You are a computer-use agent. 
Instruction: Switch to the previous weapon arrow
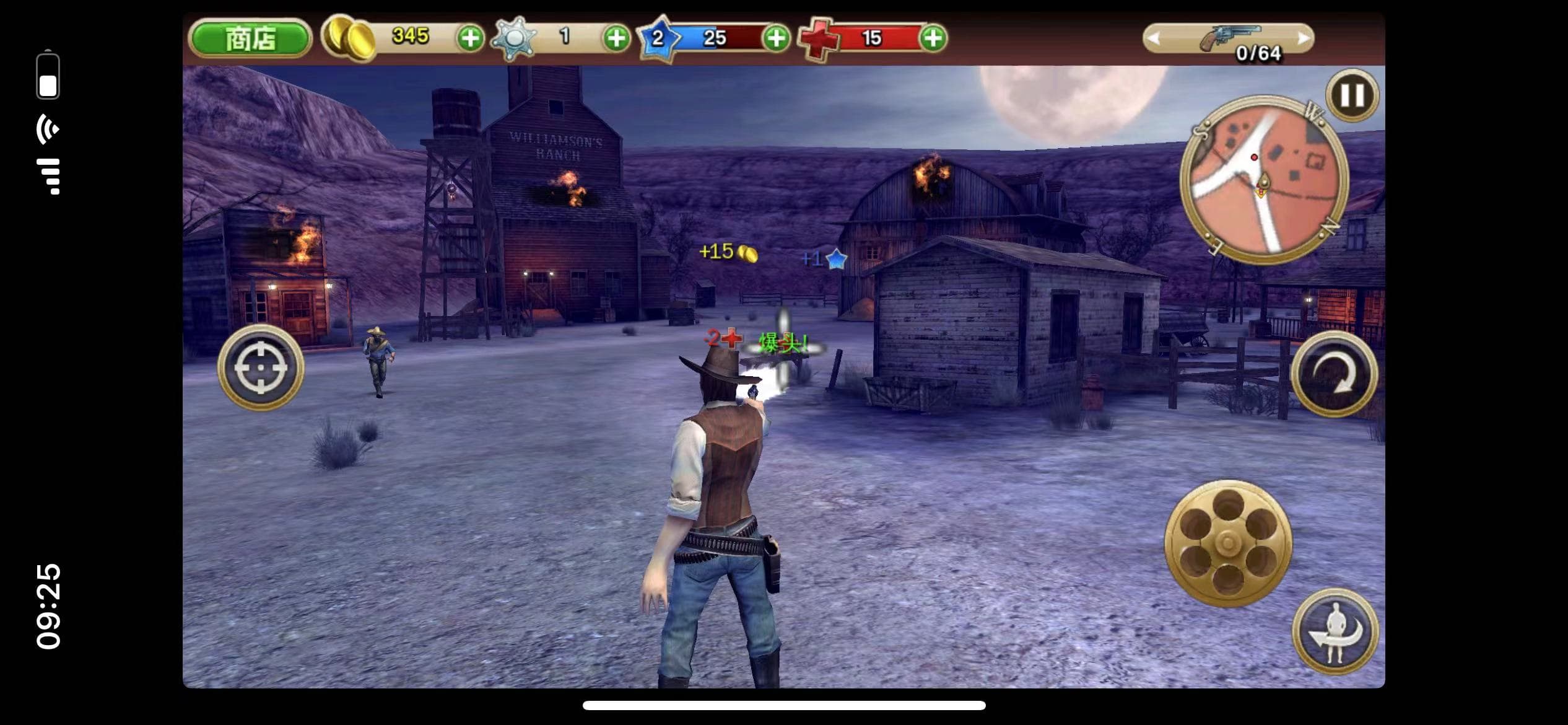point(1153,38)
